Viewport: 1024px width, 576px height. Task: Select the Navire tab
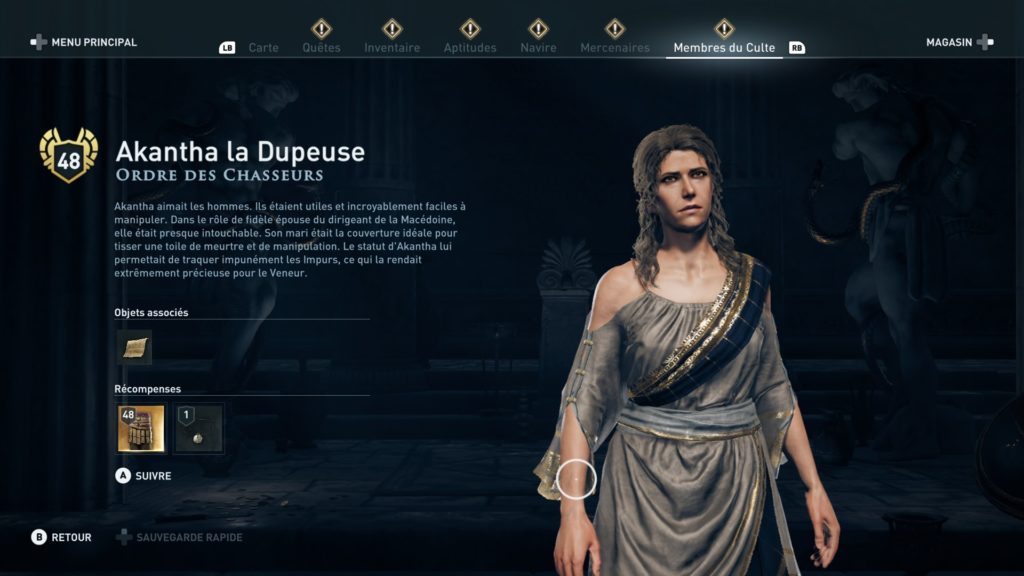click(x=538, y=47)
